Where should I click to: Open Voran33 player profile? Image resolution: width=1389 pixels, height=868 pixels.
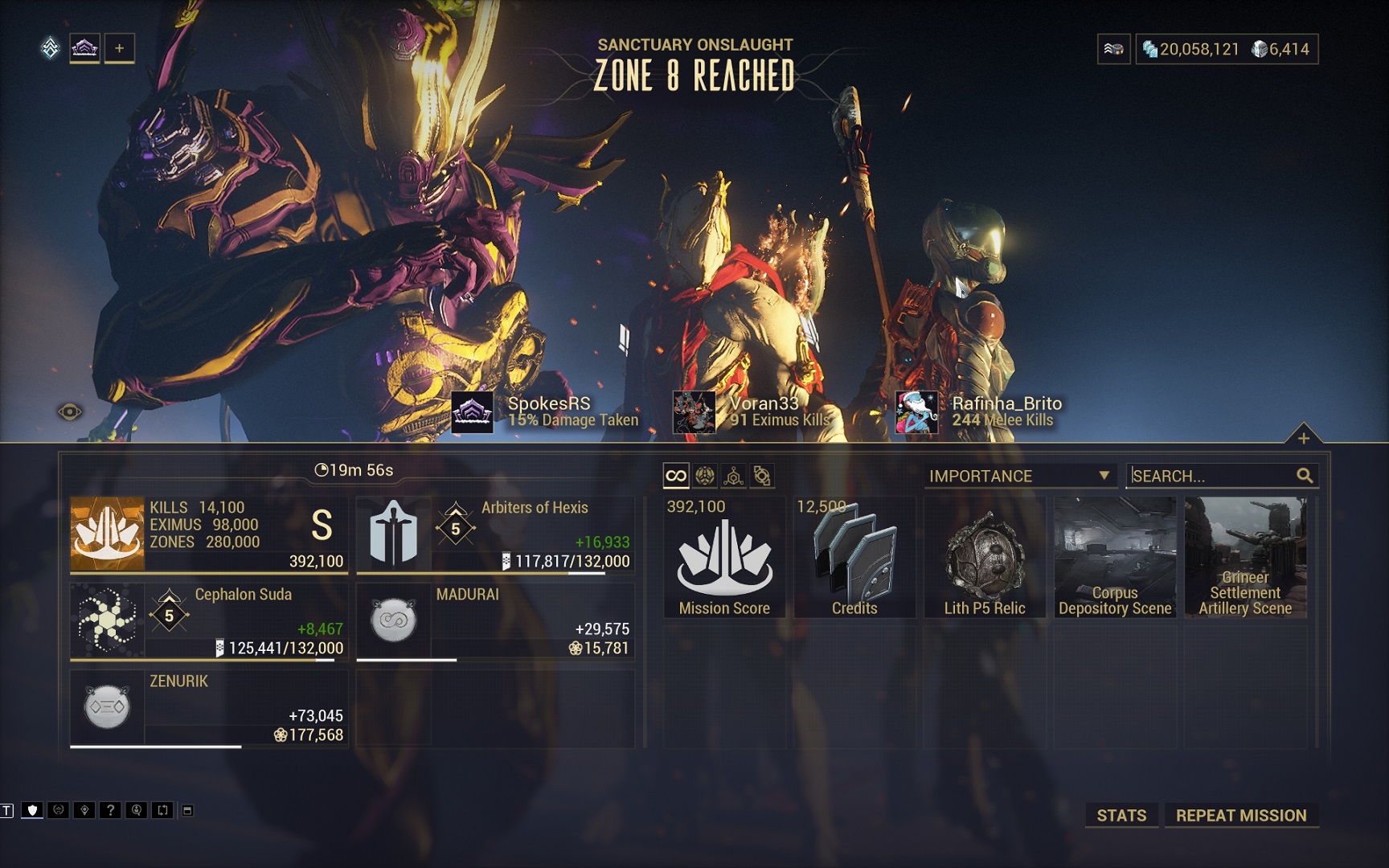pos(764,411)
